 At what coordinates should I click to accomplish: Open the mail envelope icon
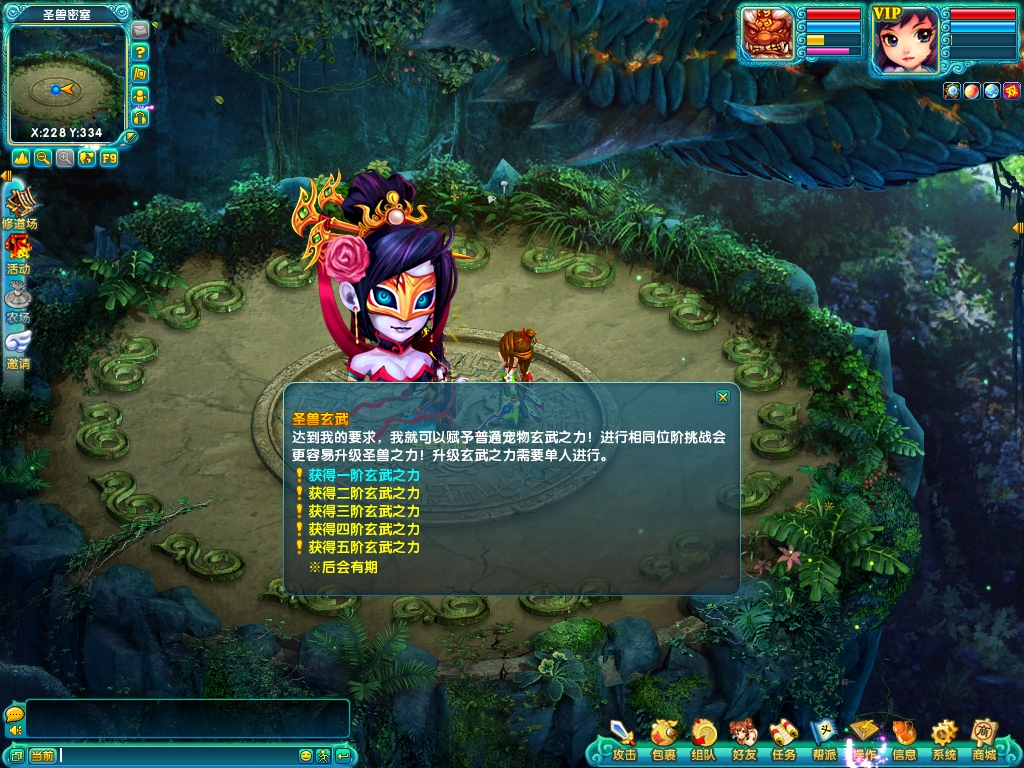140,30
